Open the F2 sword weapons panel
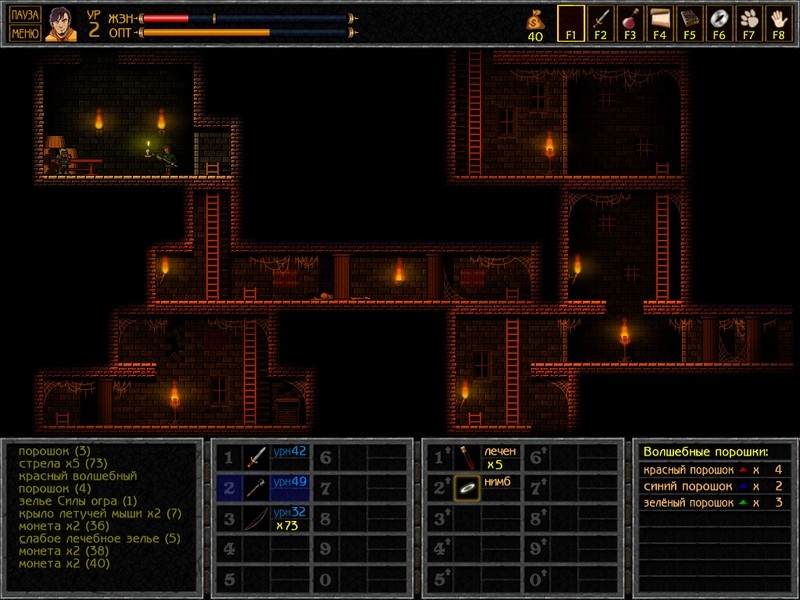 [x=600, y=21]
